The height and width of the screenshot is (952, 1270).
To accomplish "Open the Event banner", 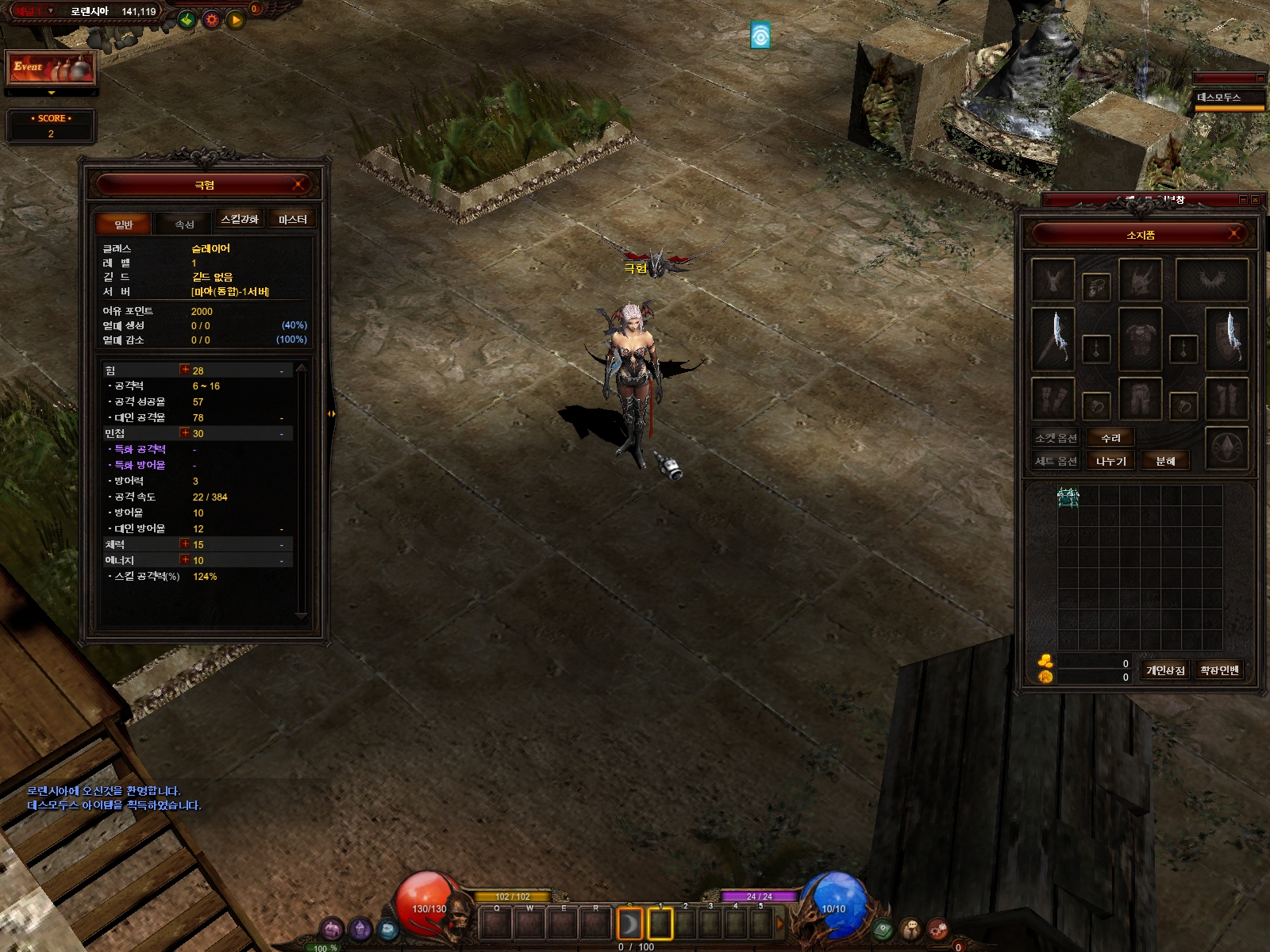I will pyautogui.click(x=52, y=69).
